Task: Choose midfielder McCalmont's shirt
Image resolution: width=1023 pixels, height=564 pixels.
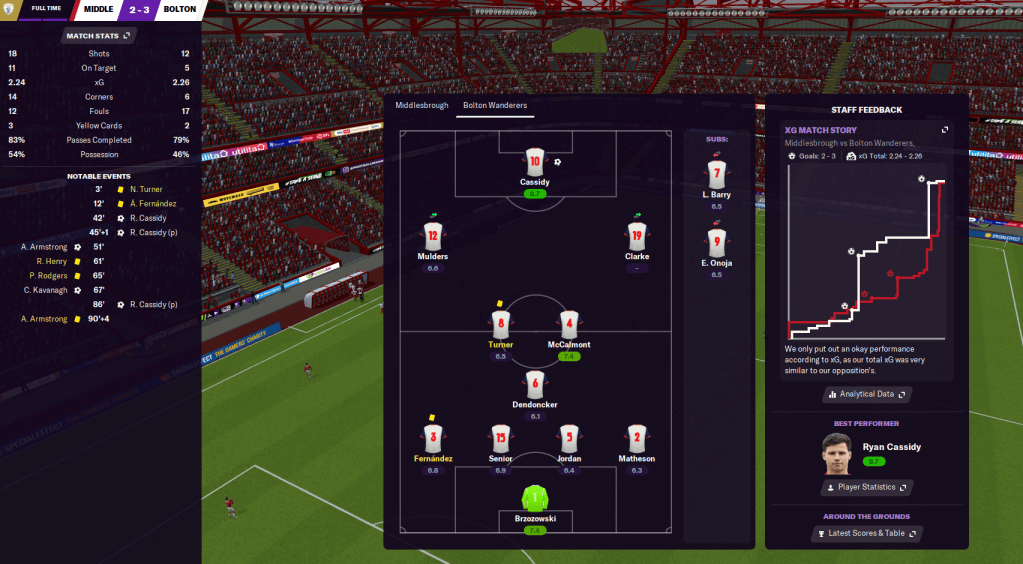Action: tap(568, 324)
